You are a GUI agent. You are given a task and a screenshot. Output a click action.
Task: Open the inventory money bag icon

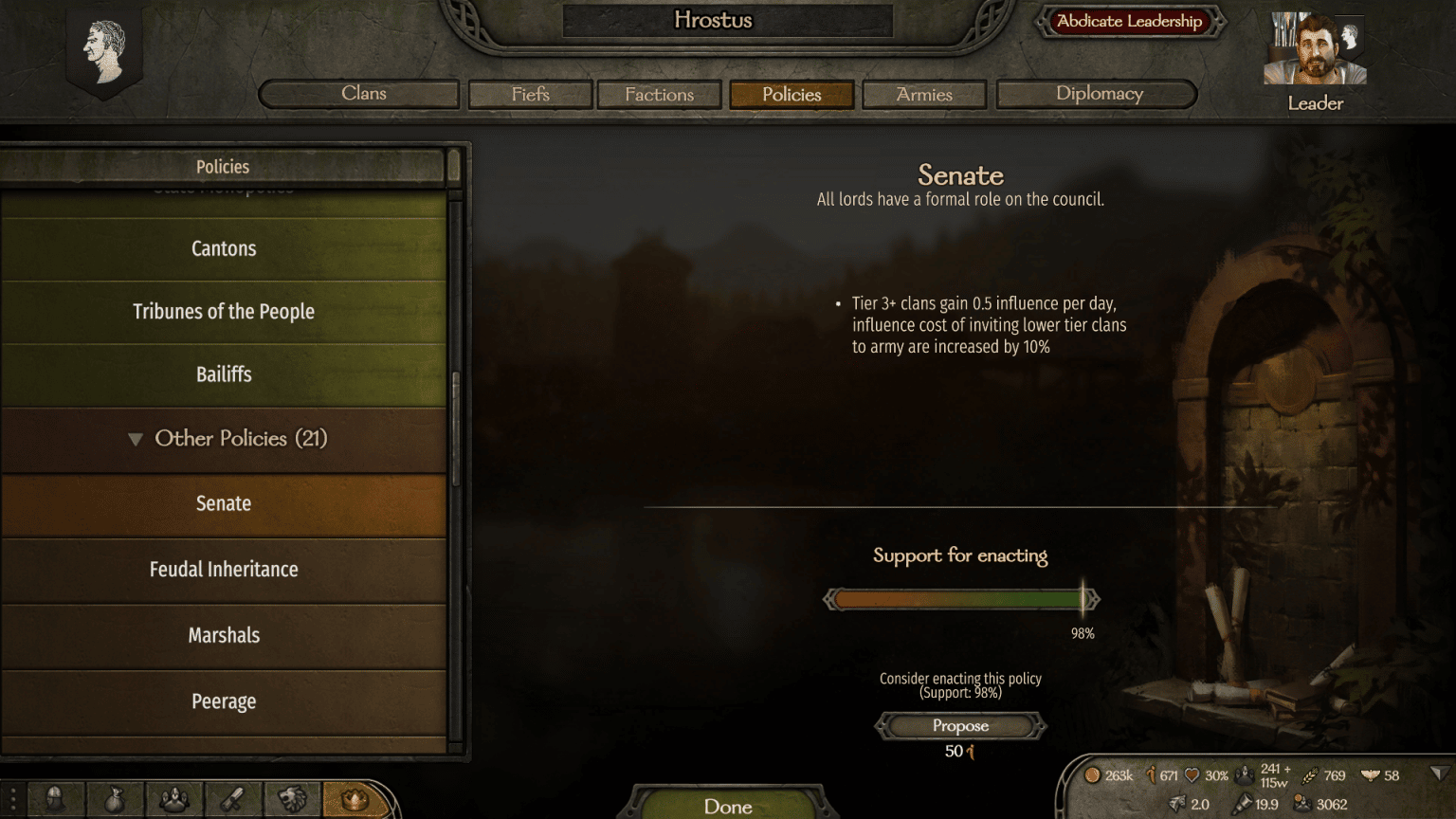point(114,799)
